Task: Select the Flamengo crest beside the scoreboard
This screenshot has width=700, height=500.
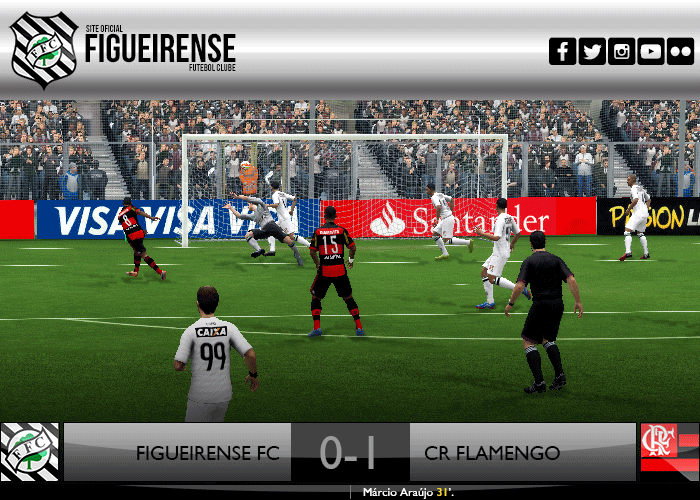Action: [x=668, y=452]
